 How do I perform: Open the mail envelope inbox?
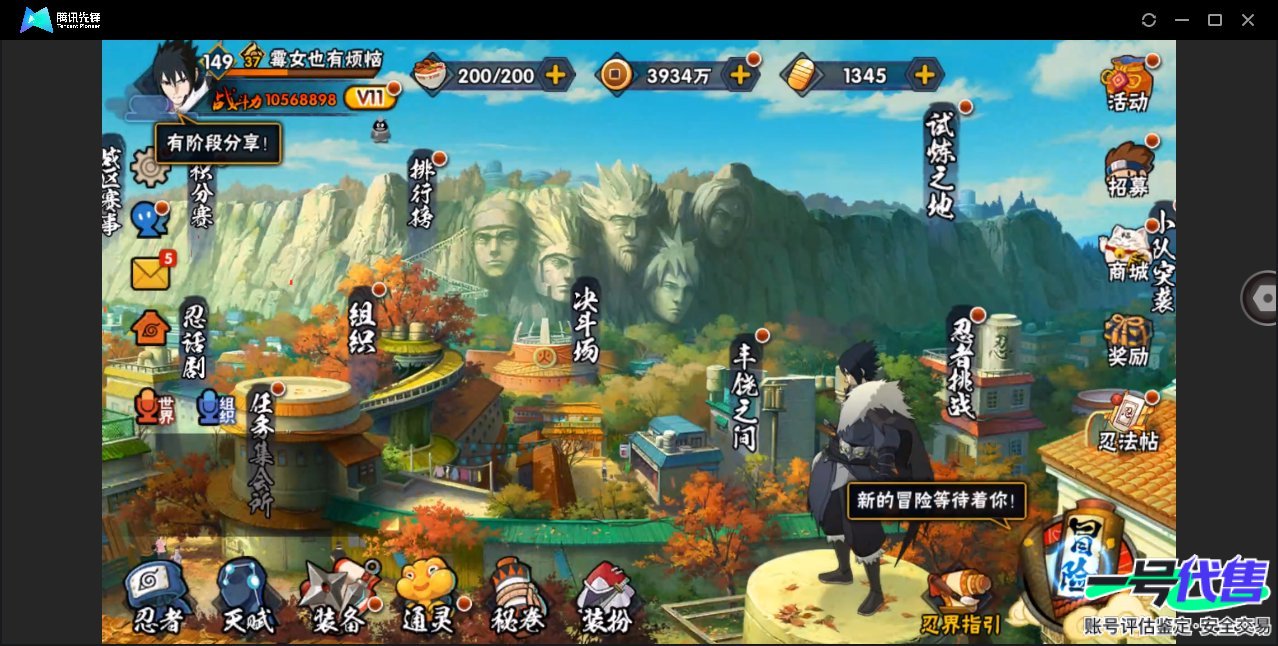pos(150,273)
